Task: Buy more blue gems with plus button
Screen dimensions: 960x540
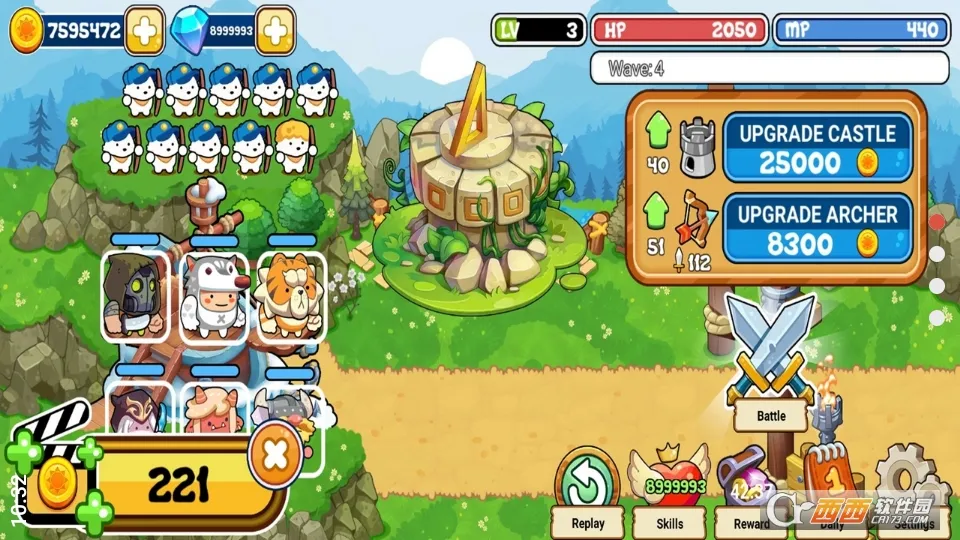Action: (x=275, y=31)
